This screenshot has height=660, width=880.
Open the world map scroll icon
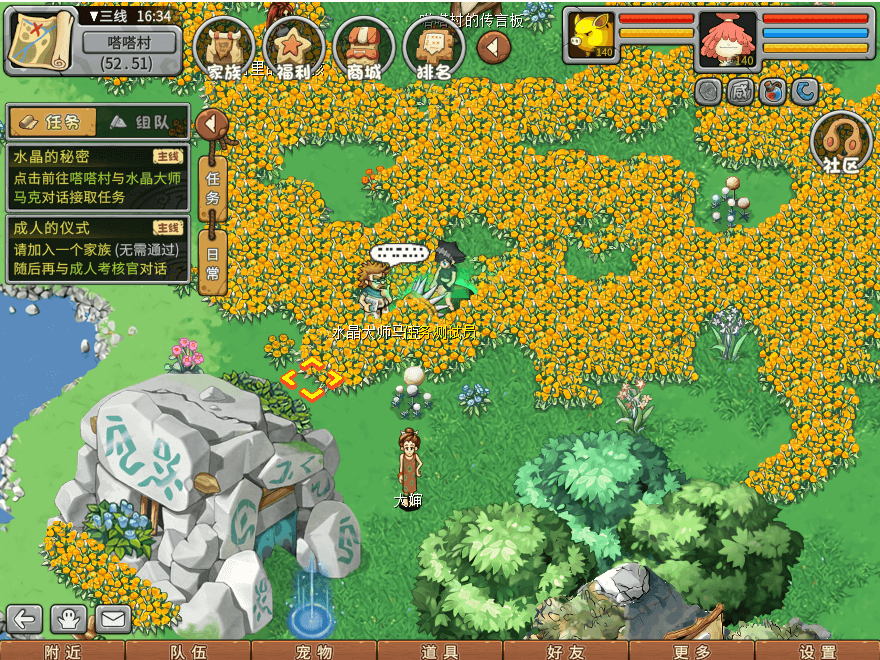[x=38, y=41]
